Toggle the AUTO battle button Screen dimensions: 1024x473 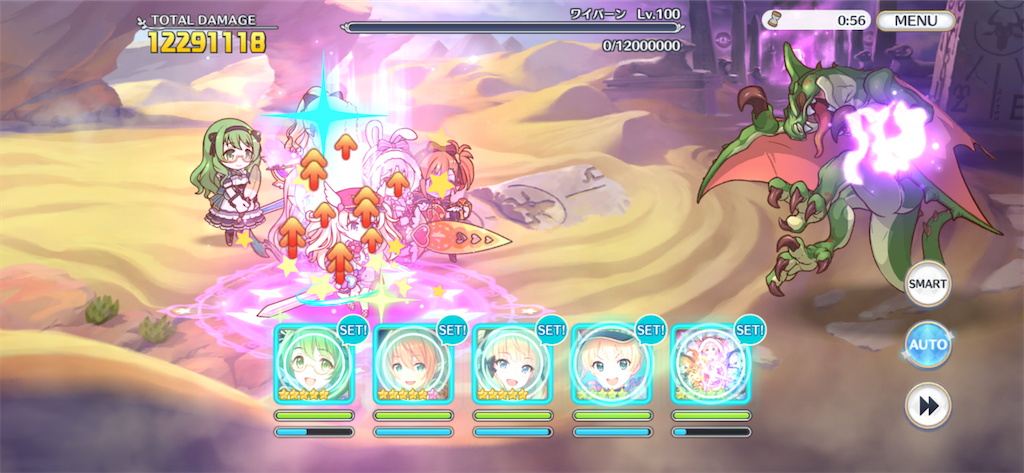click(927, 345)
